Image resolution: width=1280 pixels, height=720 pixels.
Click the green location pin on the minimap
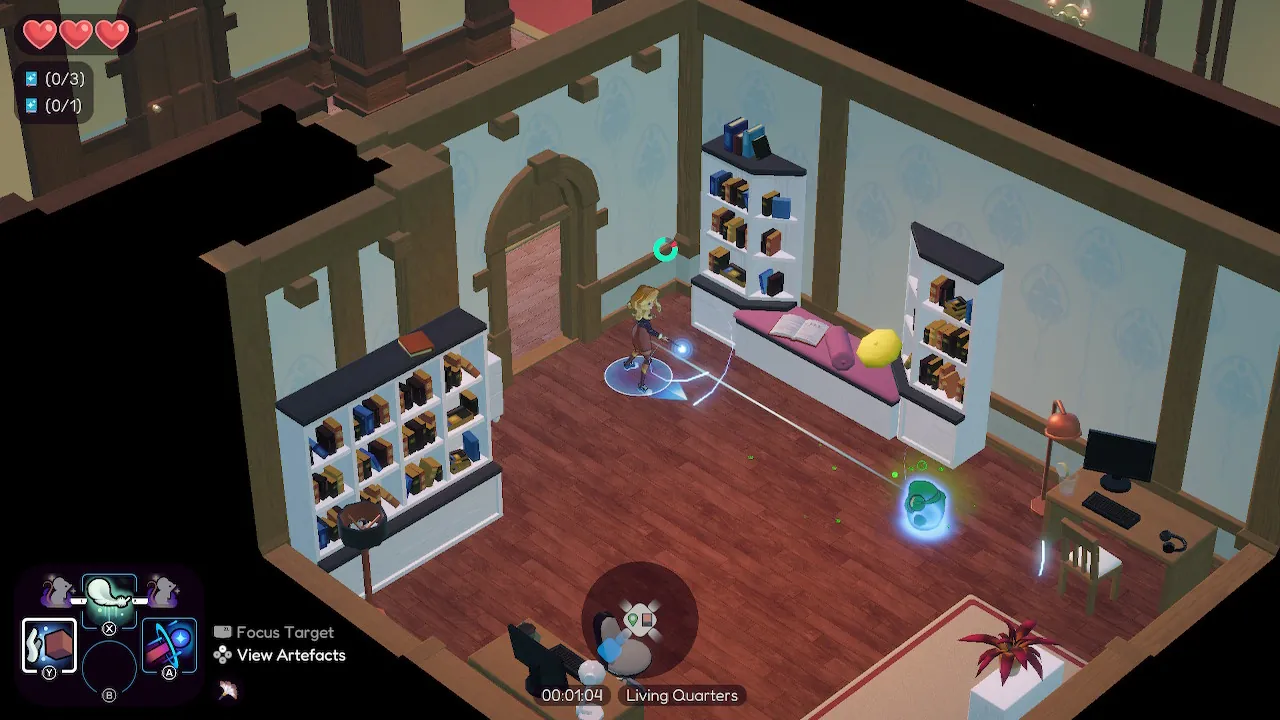point(633,619)
